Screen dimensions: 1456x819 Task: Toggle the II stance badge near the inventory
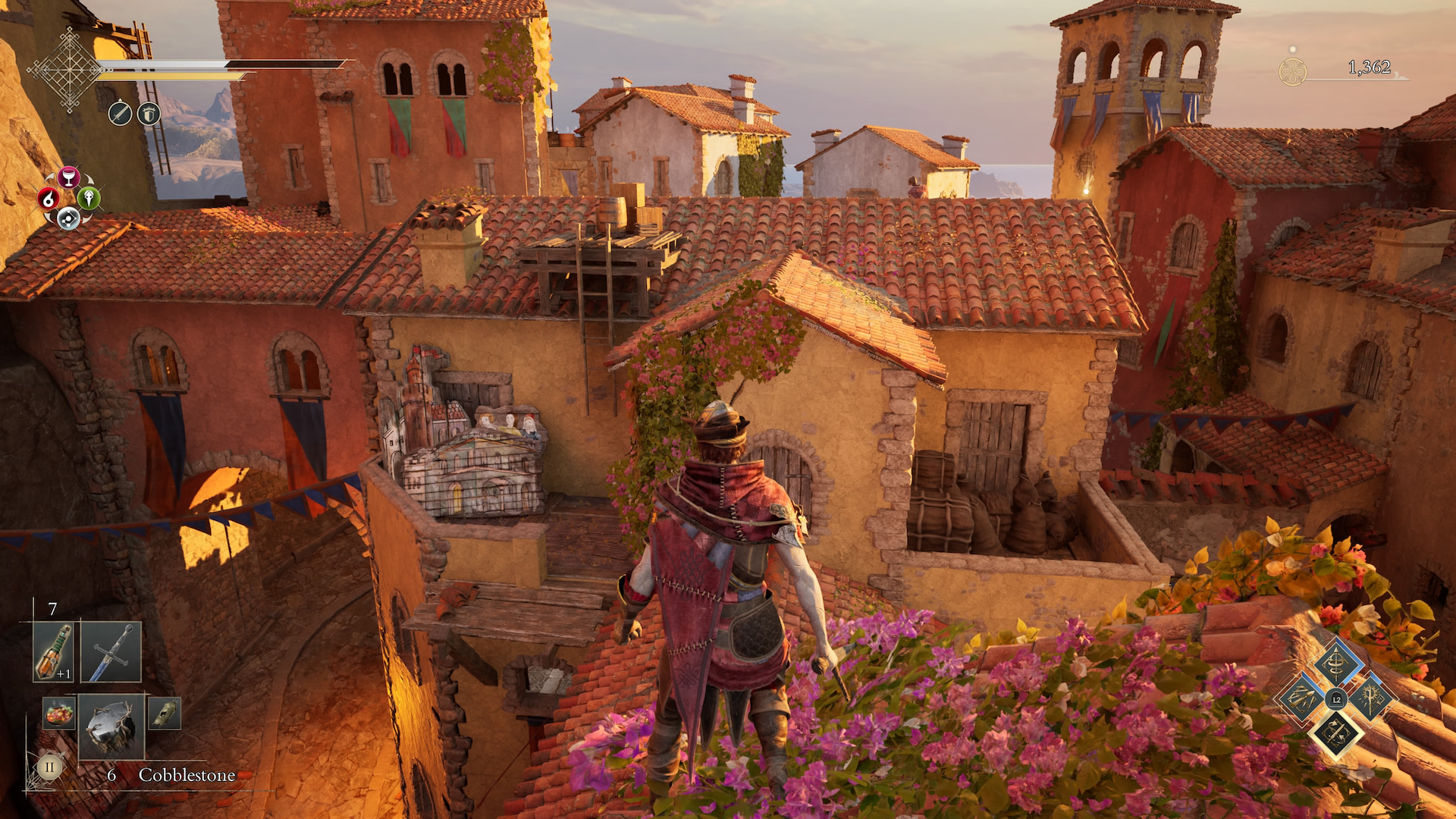49,767
